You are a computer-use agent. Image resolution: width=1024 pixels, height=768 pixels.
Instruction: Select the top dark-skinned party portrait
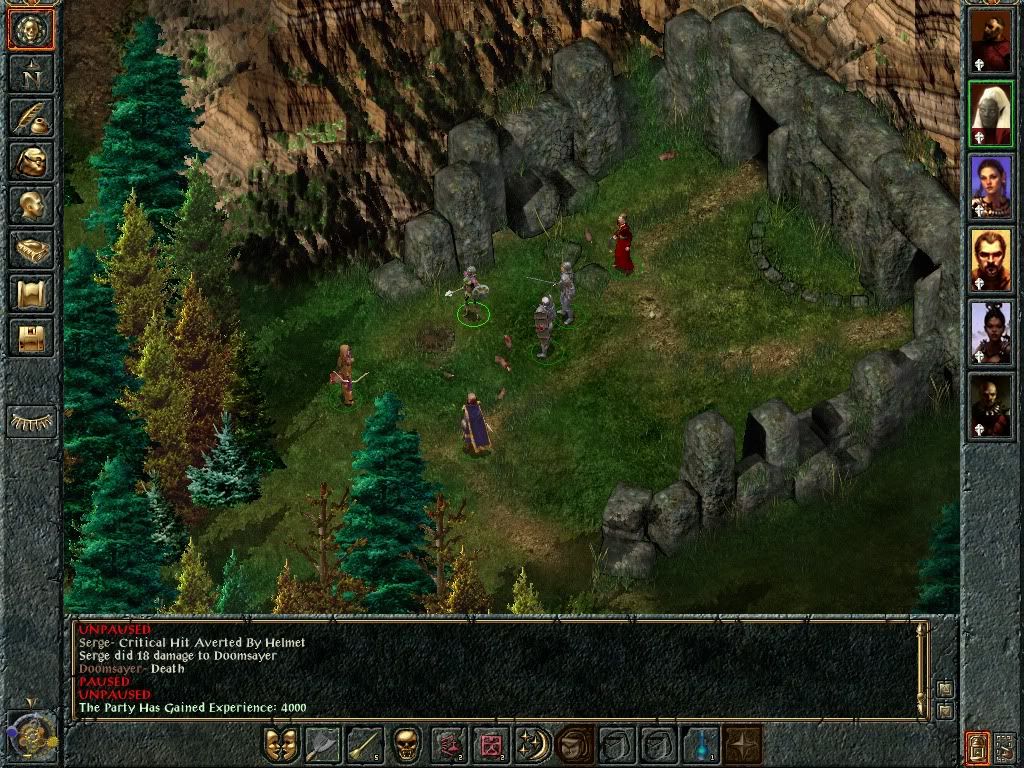coord(991,40)
